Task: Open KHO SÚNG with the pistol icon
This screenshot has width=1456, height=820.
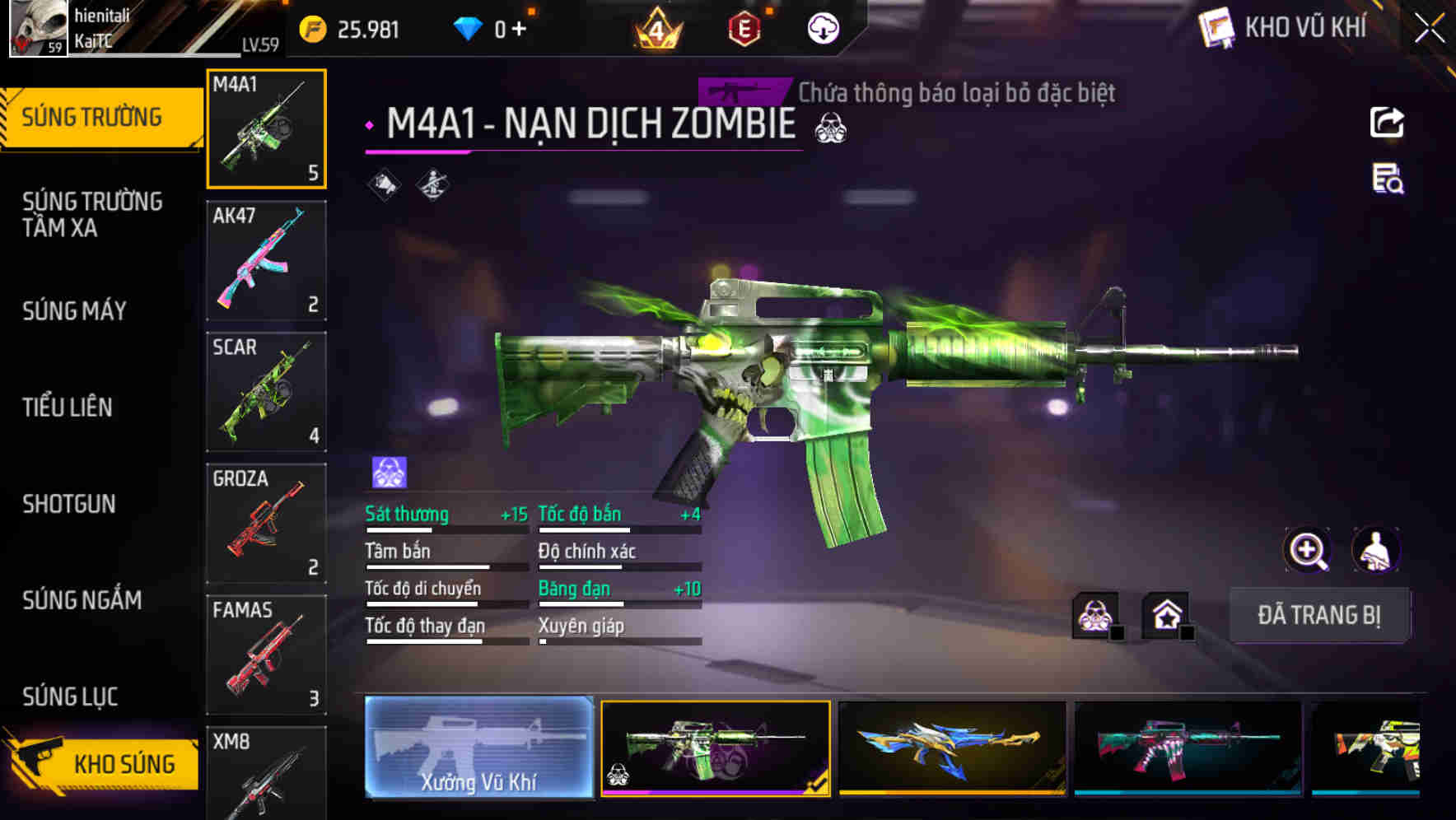Action: coord(99,763)
